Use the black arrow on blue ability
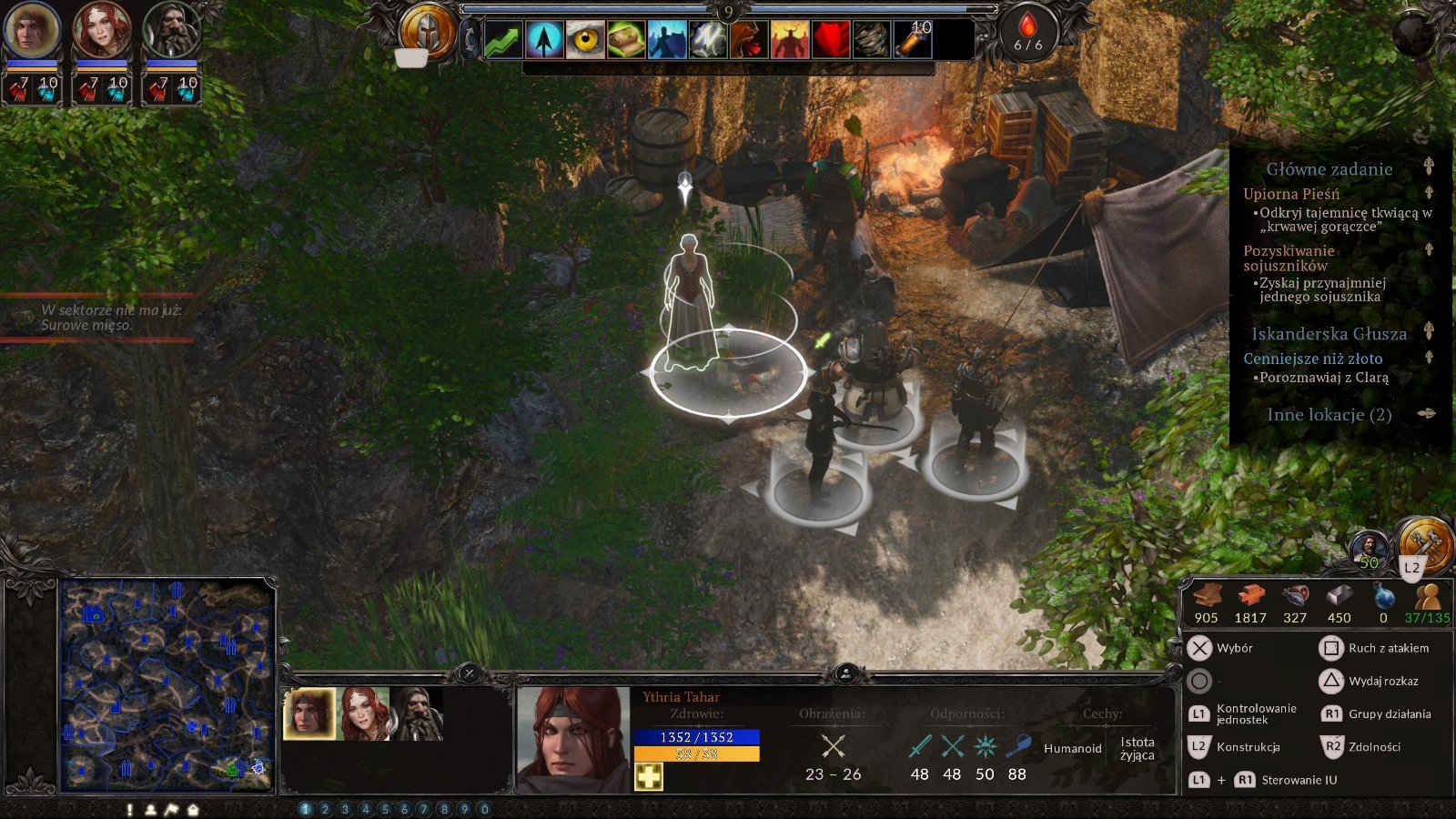The height and width of the screenshot is (819, 1456). (x=544, y=40)
